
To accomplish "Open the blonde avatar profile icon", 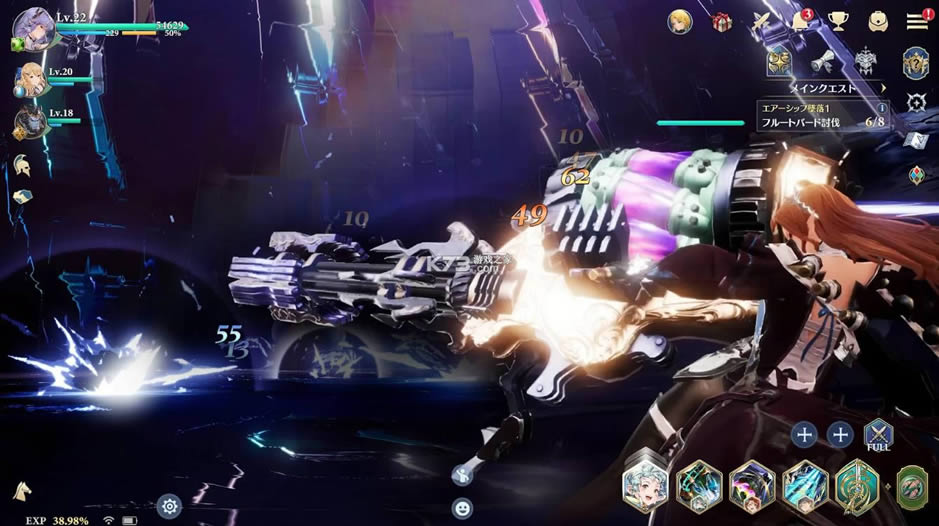I will tap(682, 21).
